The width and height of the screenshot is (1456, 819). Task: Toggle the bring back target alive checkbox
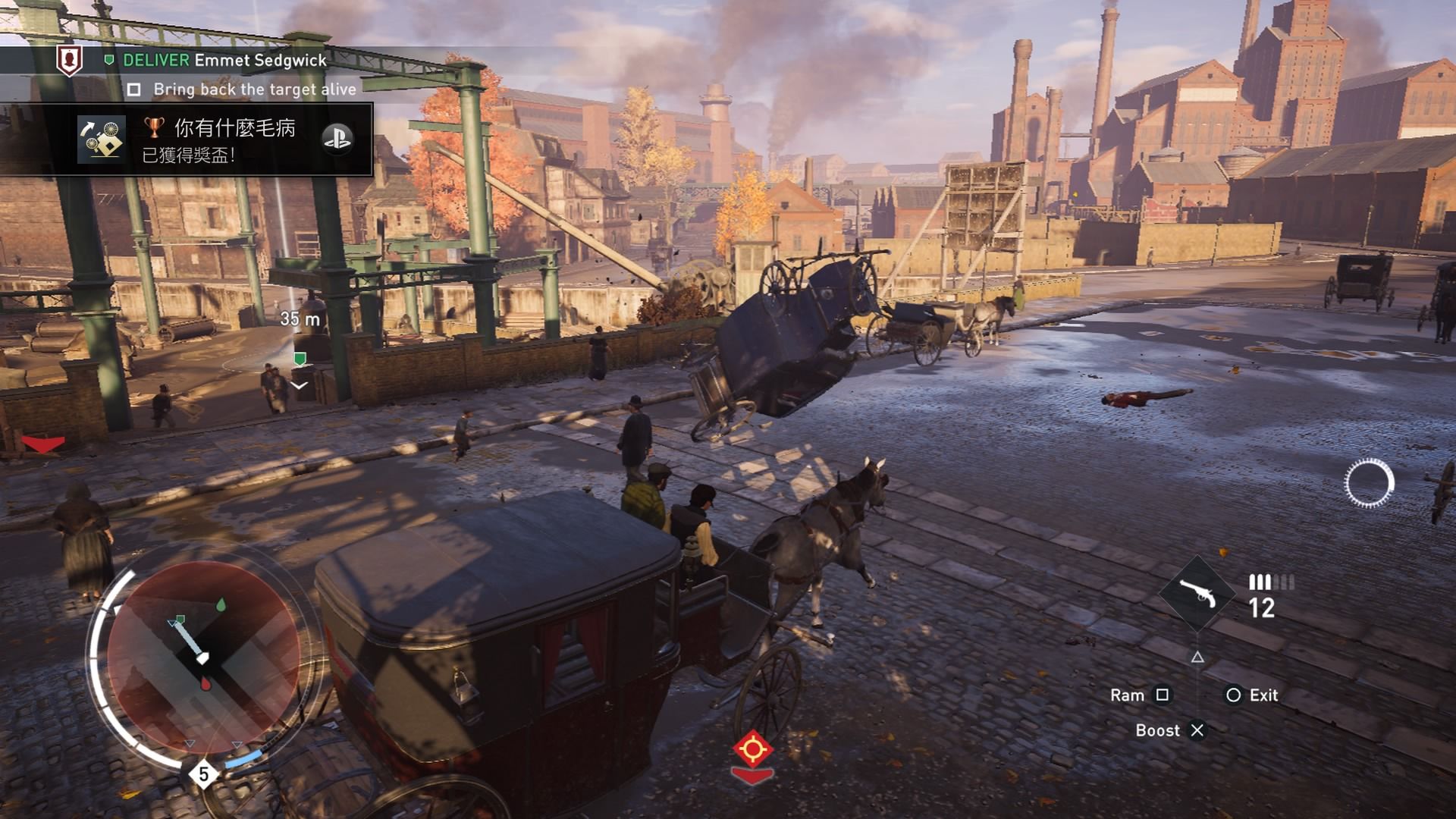(x=134, y=90)
